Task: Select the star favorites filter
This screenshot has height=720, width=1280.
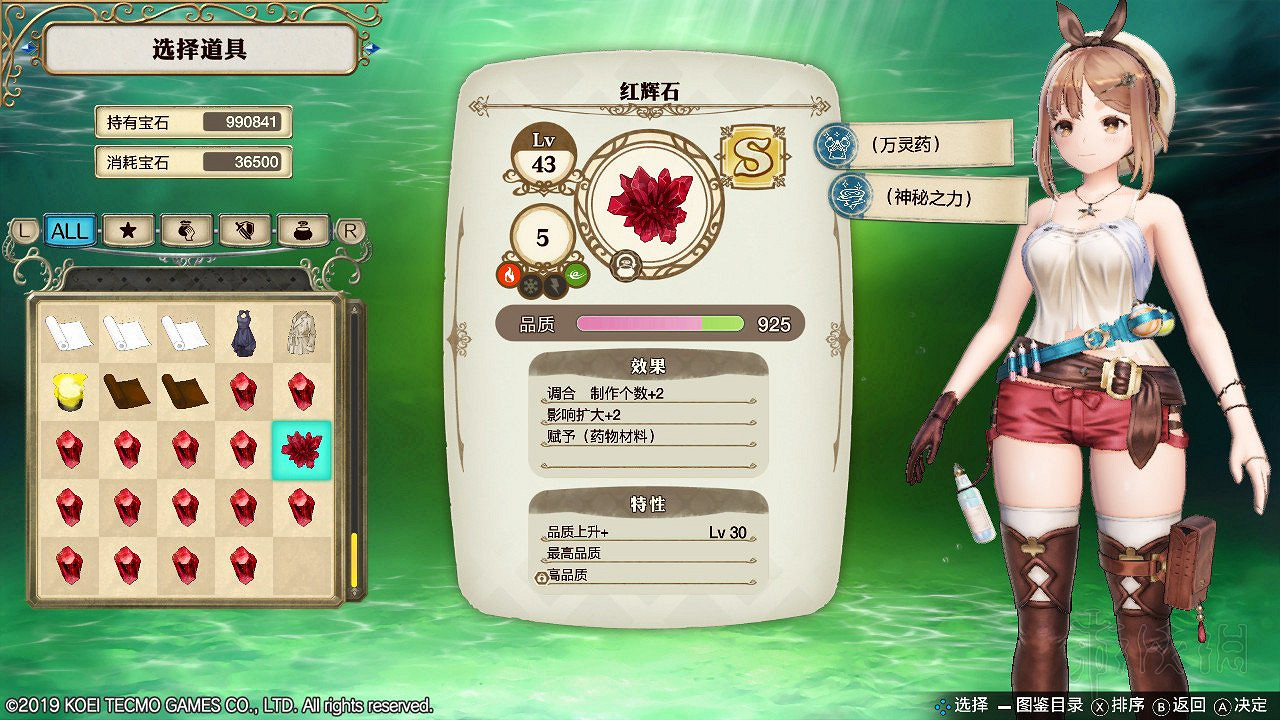Action: pyautogui.click(x=128, y=230)
